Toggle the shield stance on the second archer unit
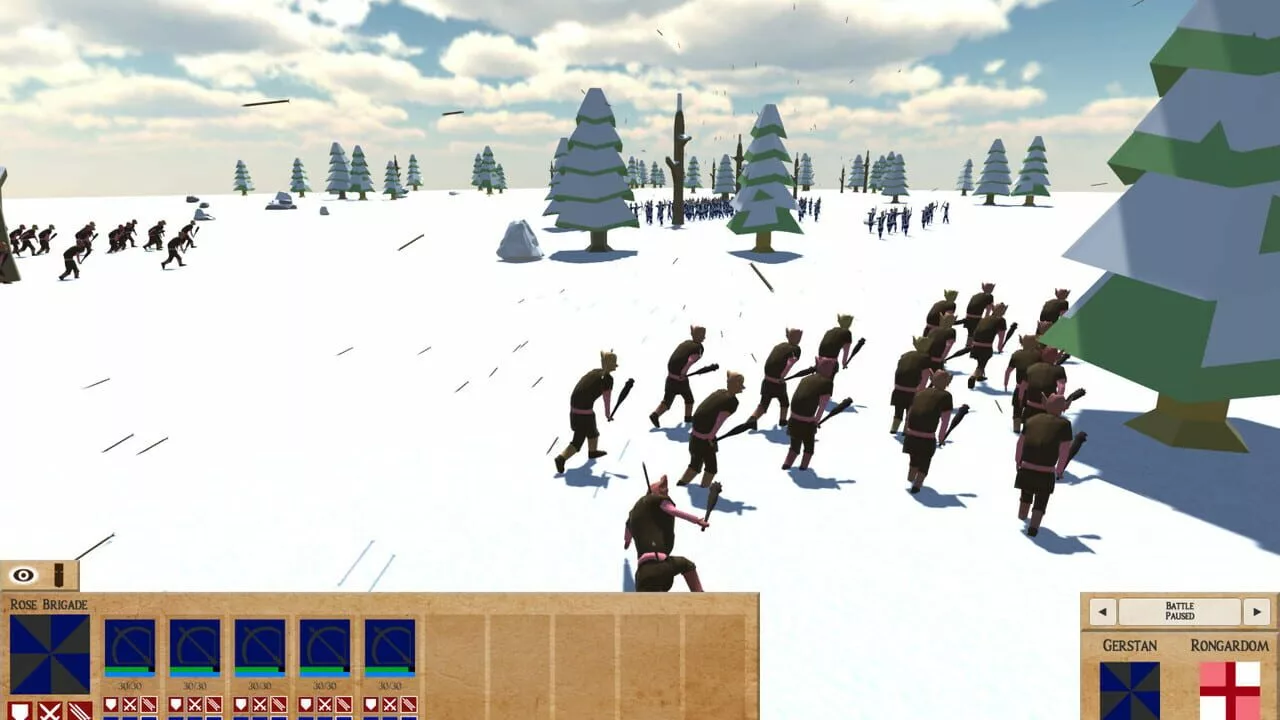This screenshot has height=720, width=1280. [x=176, y=704]
